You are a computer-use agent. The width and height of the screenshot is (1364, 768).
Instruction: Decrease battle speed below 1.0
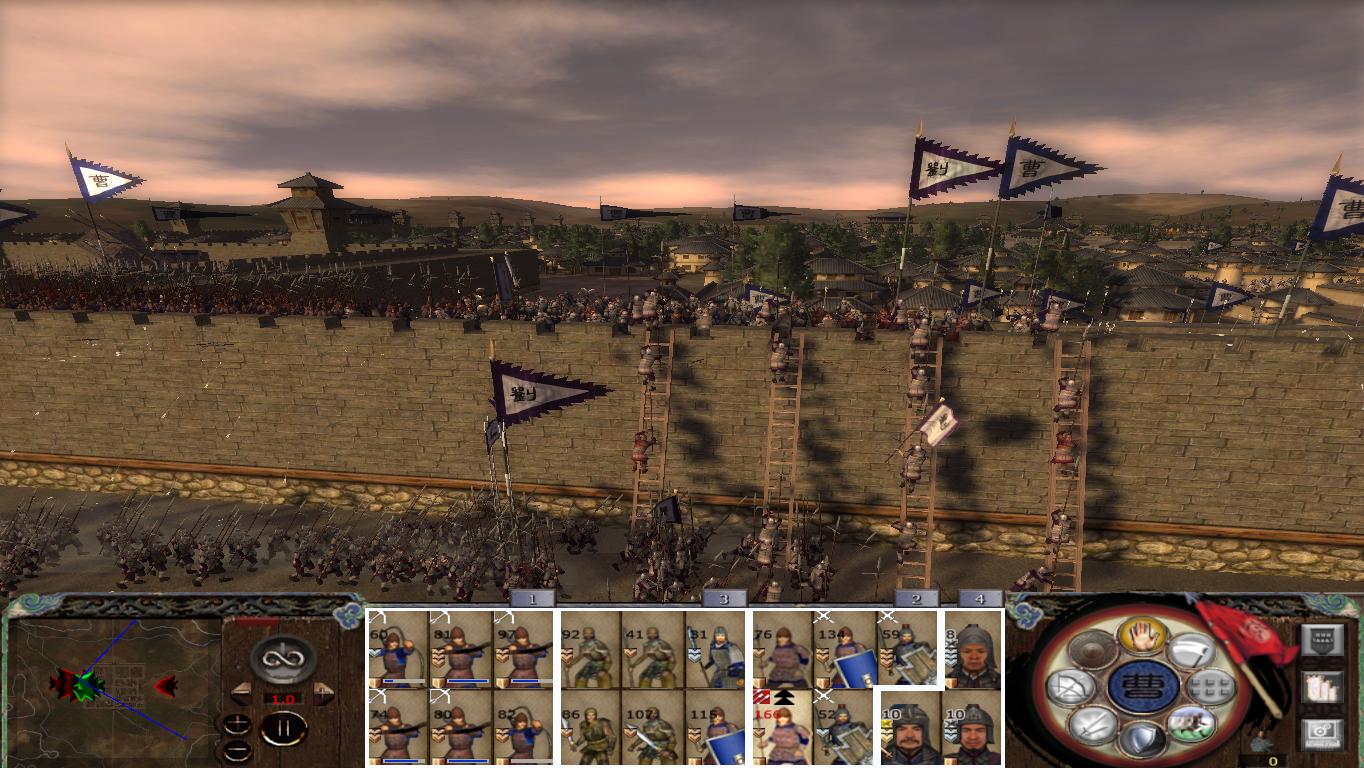(241, 694)
